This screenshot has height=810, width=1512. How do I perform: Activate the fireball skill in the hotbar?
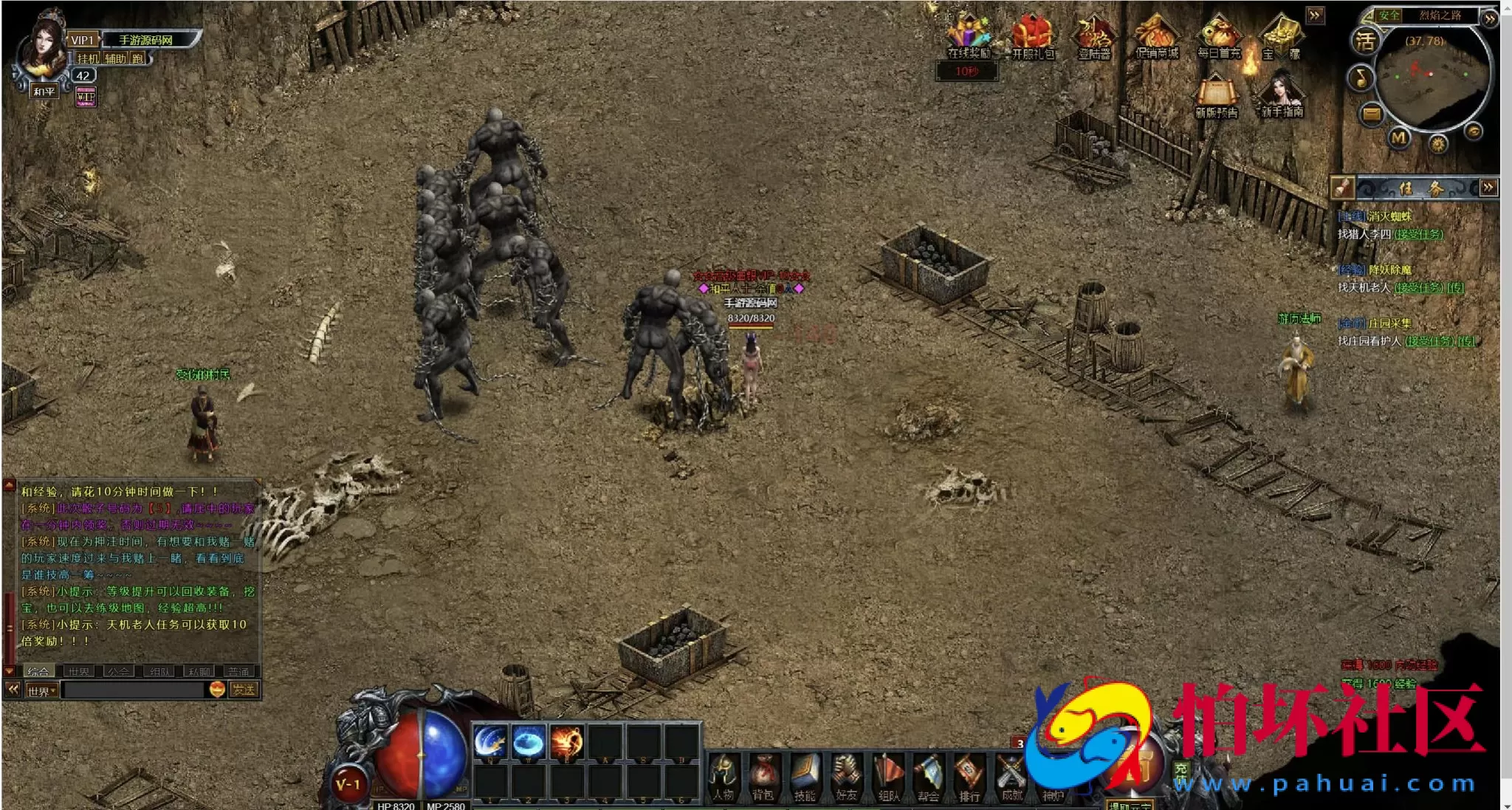coord(566,741)
